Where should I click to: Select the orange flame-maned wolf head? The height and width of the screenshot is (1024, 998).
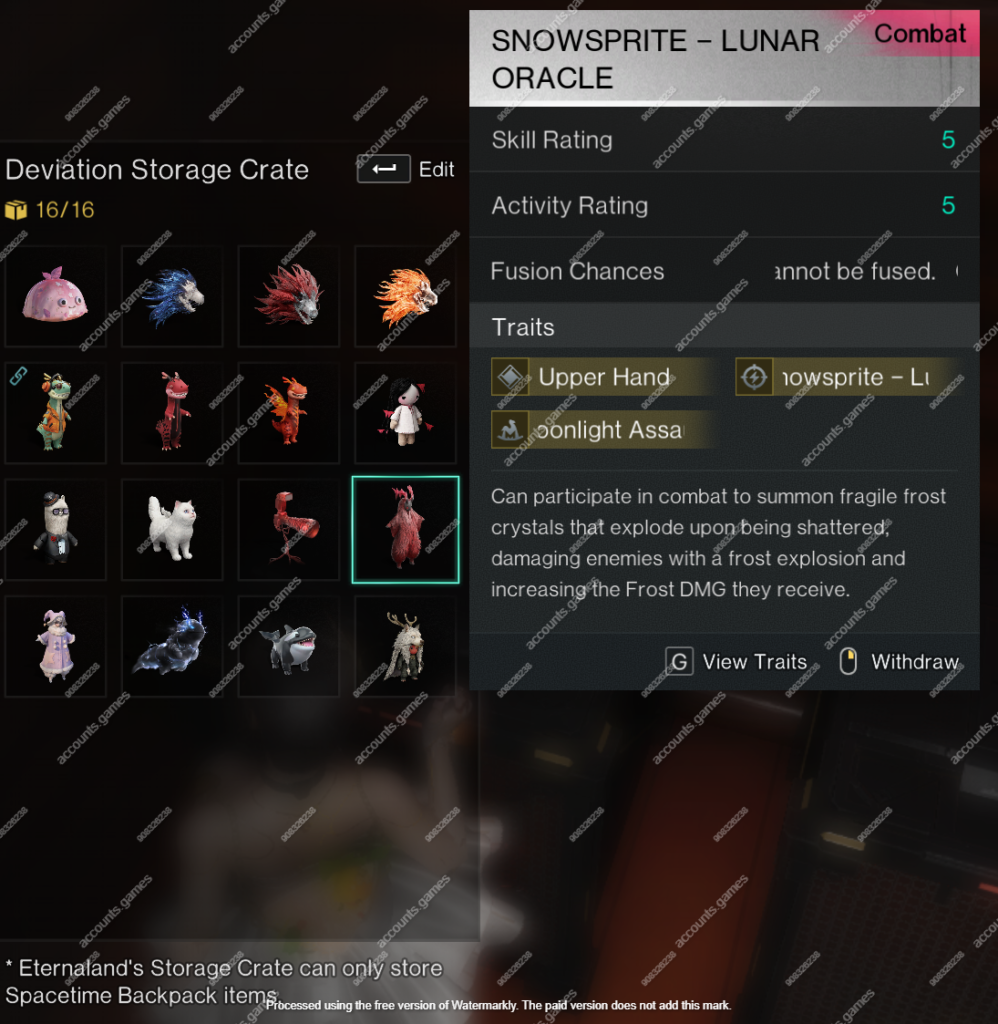[x=405, y=296]
